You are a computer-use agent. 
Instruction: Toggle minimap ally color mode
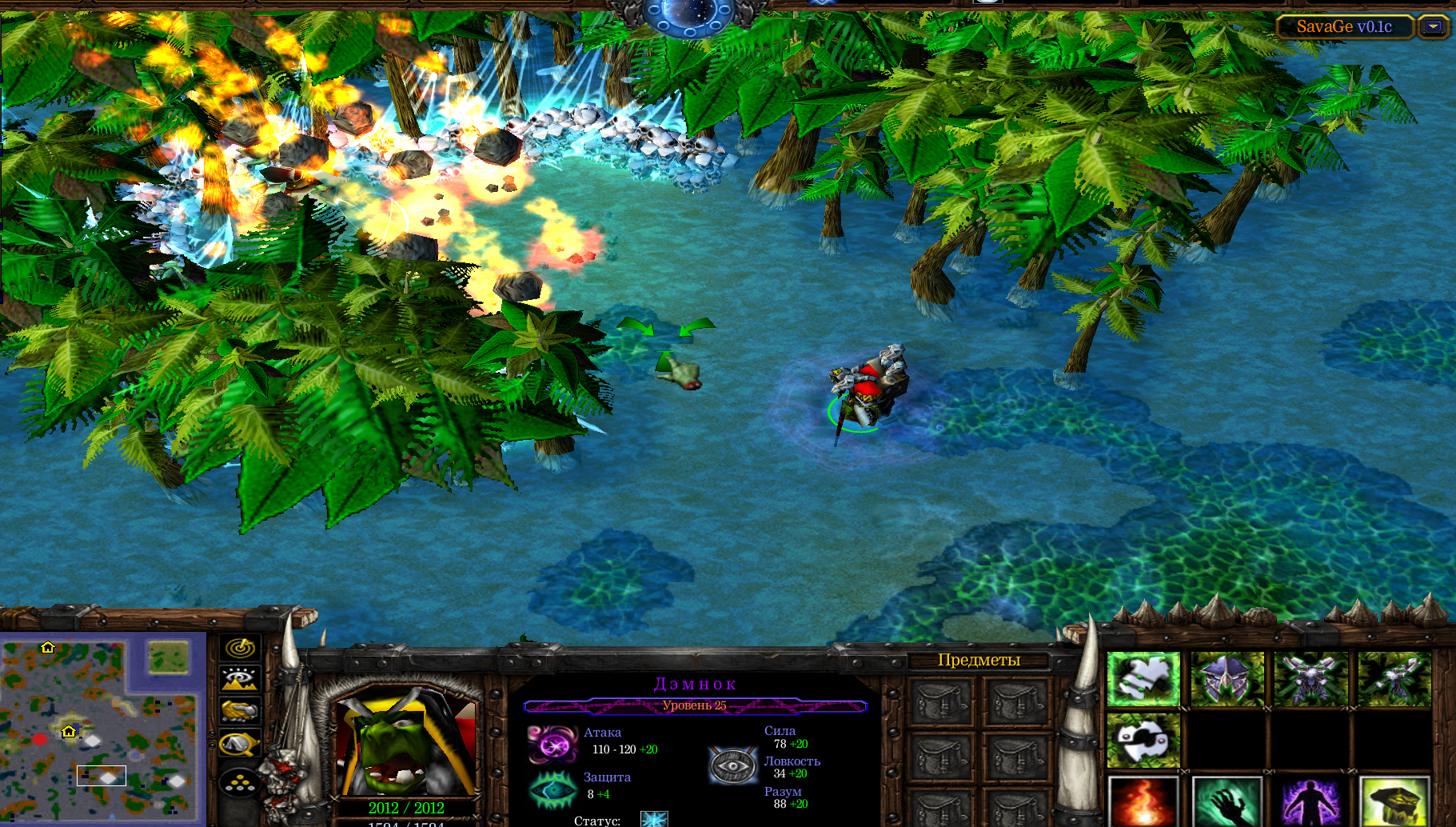[x=239, y=710]
